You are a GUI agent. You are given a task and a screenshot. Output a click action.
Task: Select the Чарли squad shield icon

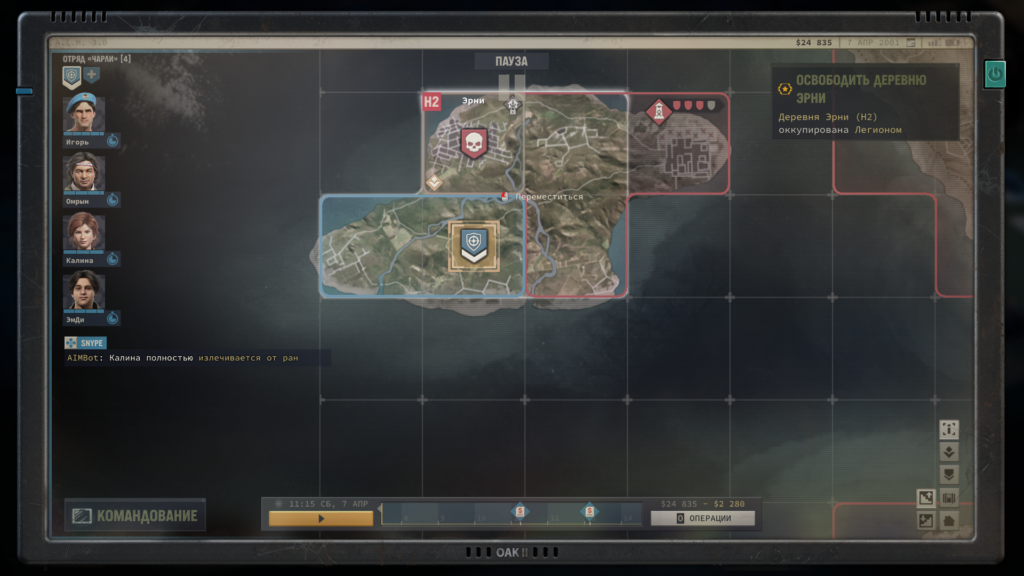coord(72,75)
